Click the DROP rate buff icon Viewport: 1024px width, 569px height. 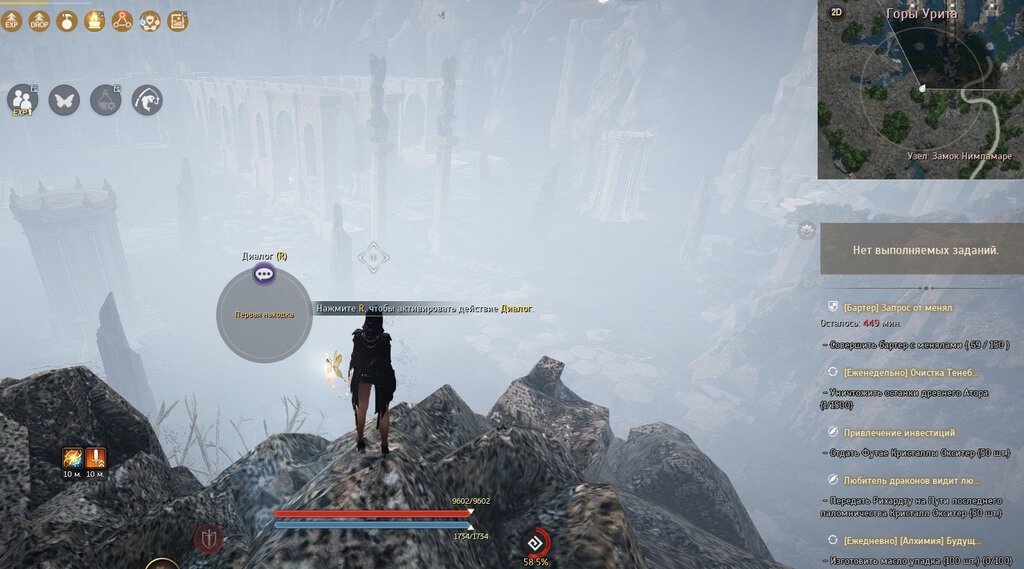pos(40,20)
